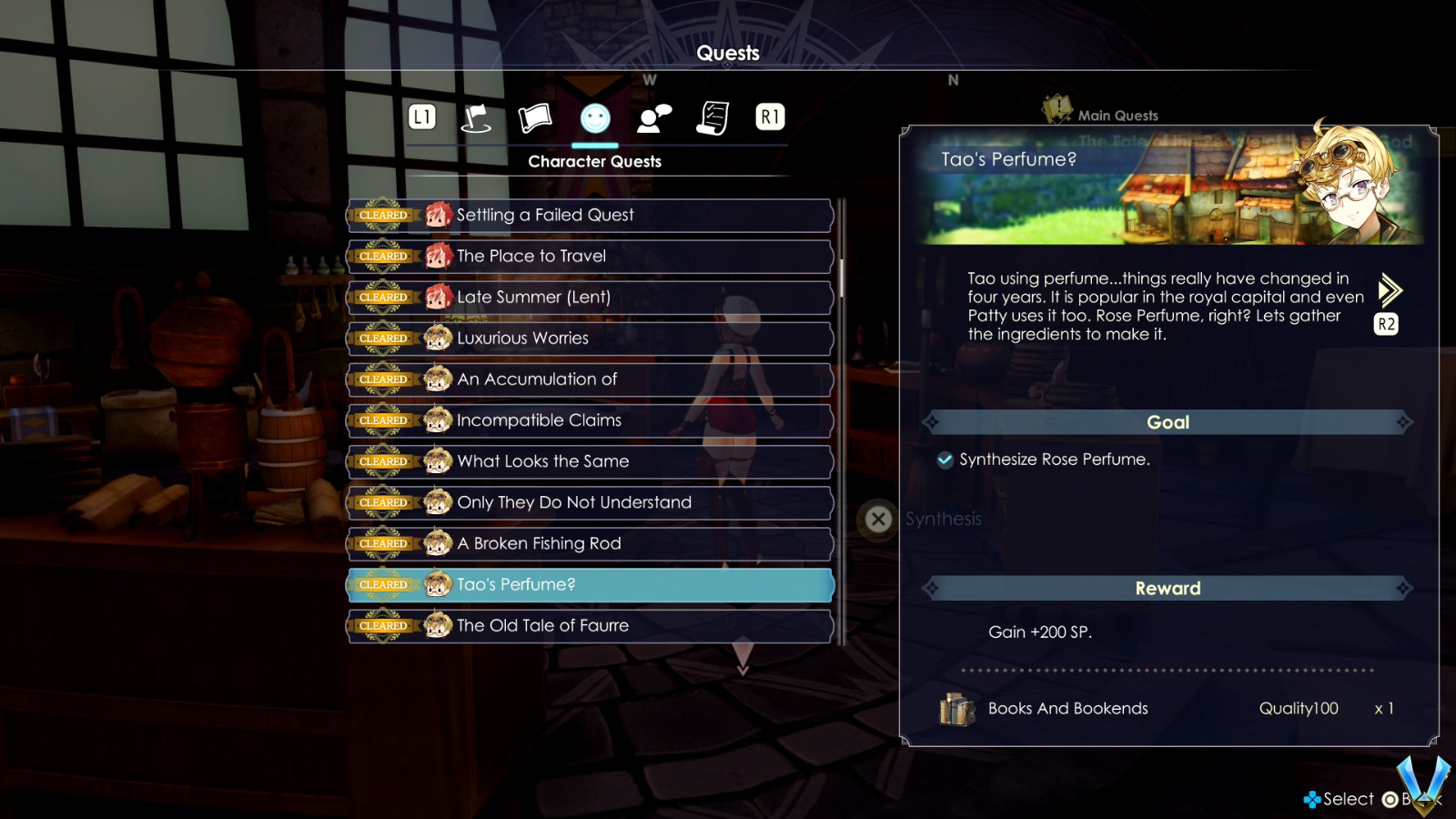The width and height of the screenshot is (1456, 819).
Task: Open the person with speech bubble tab
Action: pyautogui.click(x=654, y=118)
